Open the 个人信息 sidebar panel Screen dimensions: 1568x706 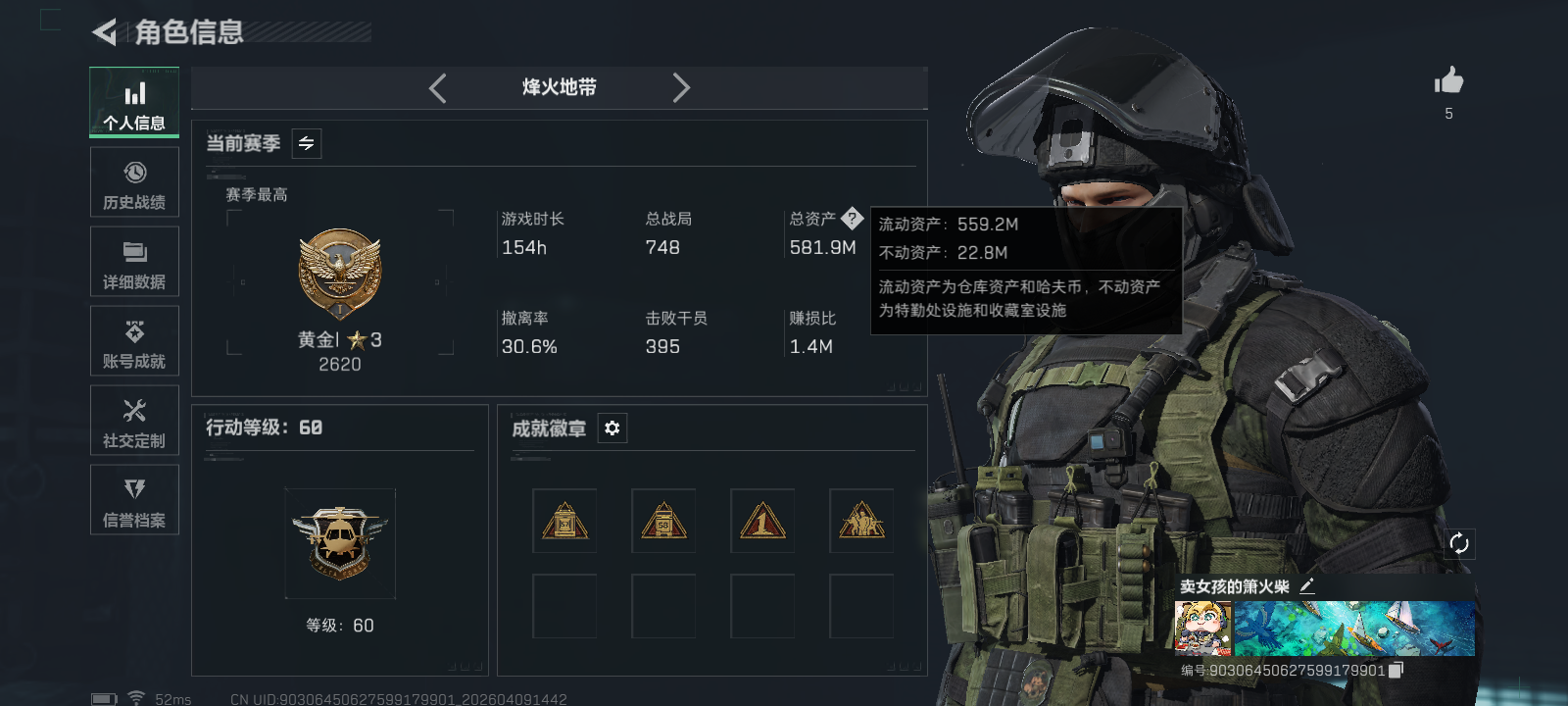(x=134, y=102)
